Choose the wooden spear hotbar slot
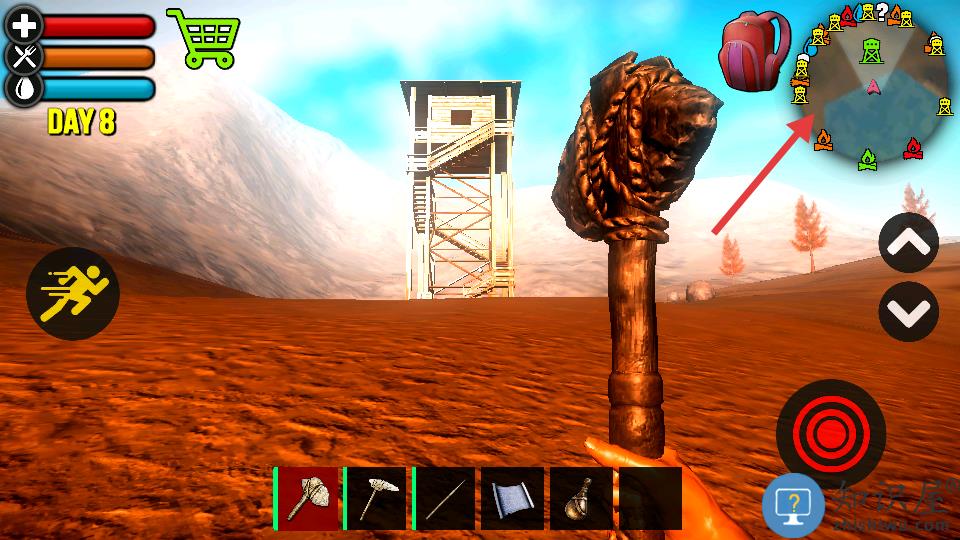Viewport: 960px width, 540px height. click(x=445, y=498)
